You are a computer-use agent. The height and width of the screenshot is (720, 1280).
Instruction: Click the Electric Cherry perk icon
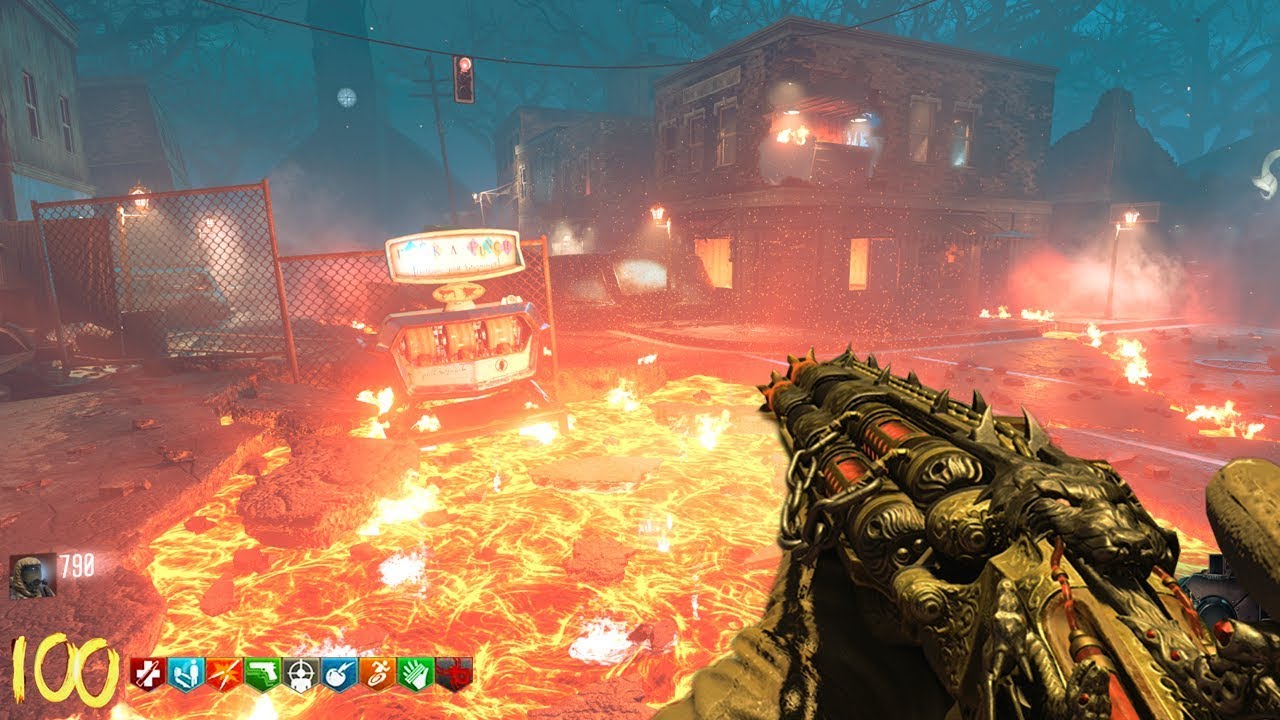[338, 673]
